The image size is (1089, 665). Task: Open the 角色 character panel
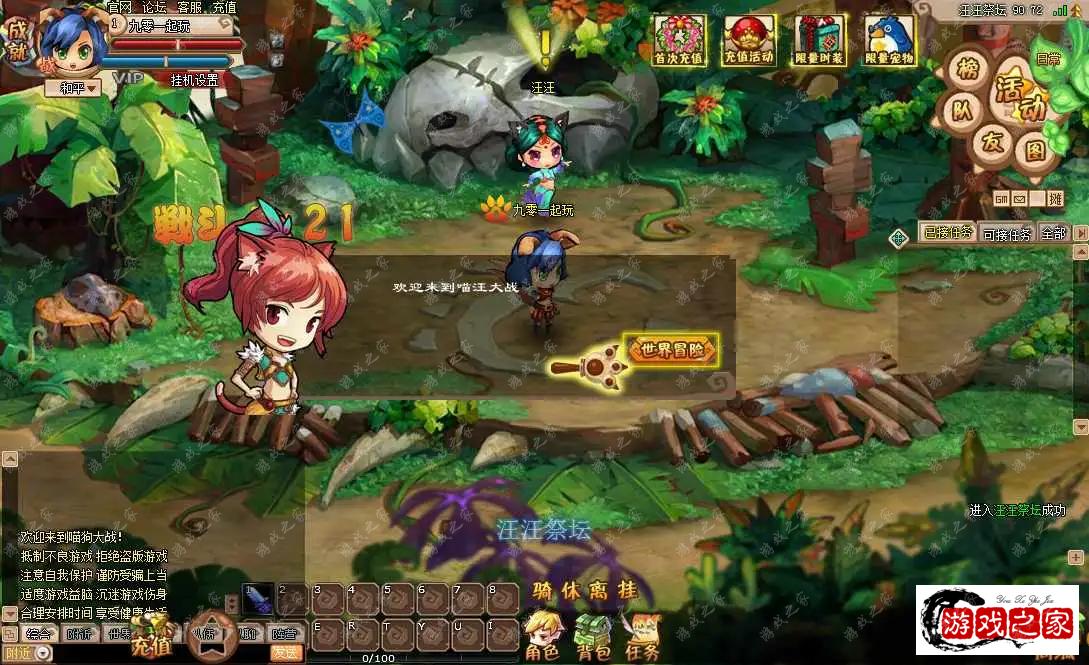coord(541,637)
